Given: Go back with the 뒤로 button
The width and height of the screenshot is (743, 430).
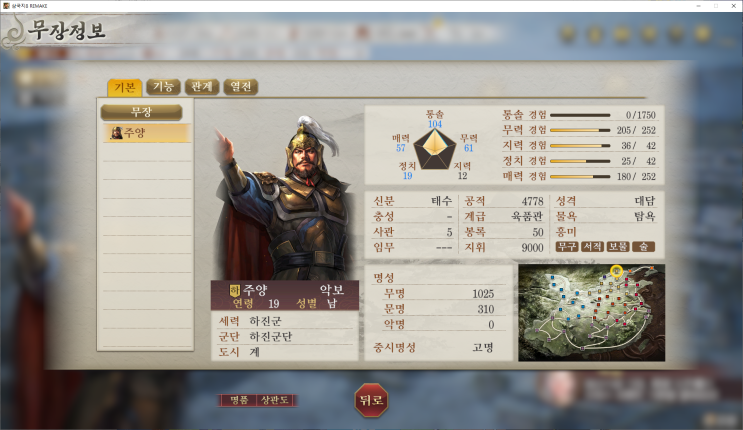Looking at the screenshot, I should coord(370,400).
